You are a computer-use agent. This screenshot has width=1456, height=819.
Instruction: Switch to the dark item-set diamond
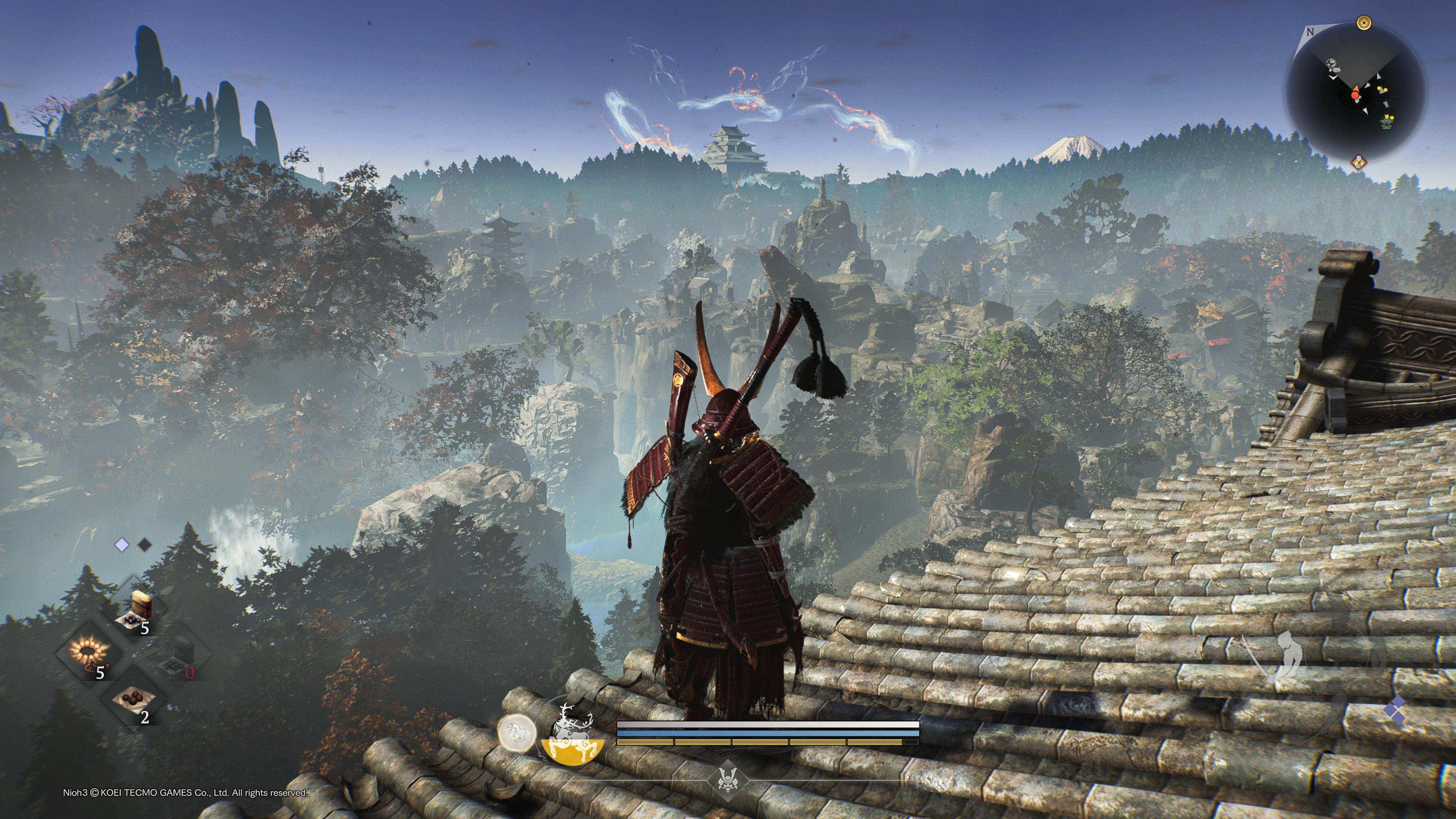[145, 545]
